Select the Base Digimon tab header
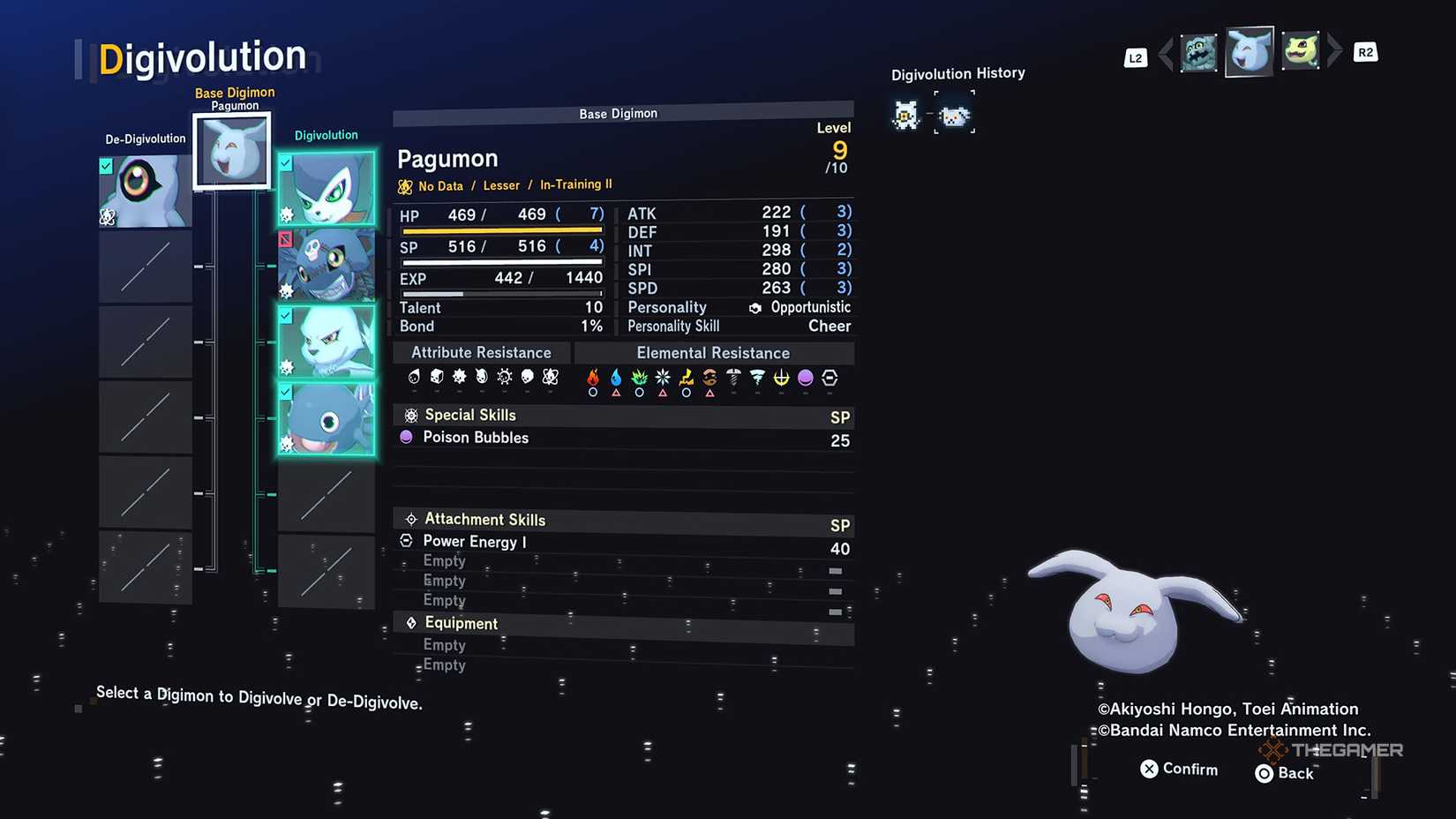 pos(619,113)
